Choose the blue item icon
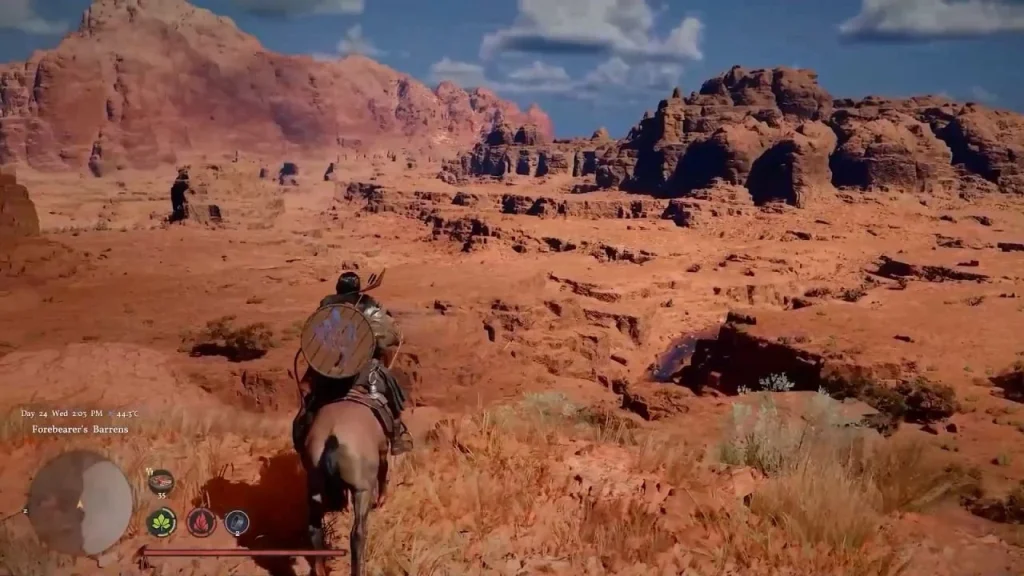Viewport: 1024px width, 576px height. pyautogui.click(x=237, y=521)
